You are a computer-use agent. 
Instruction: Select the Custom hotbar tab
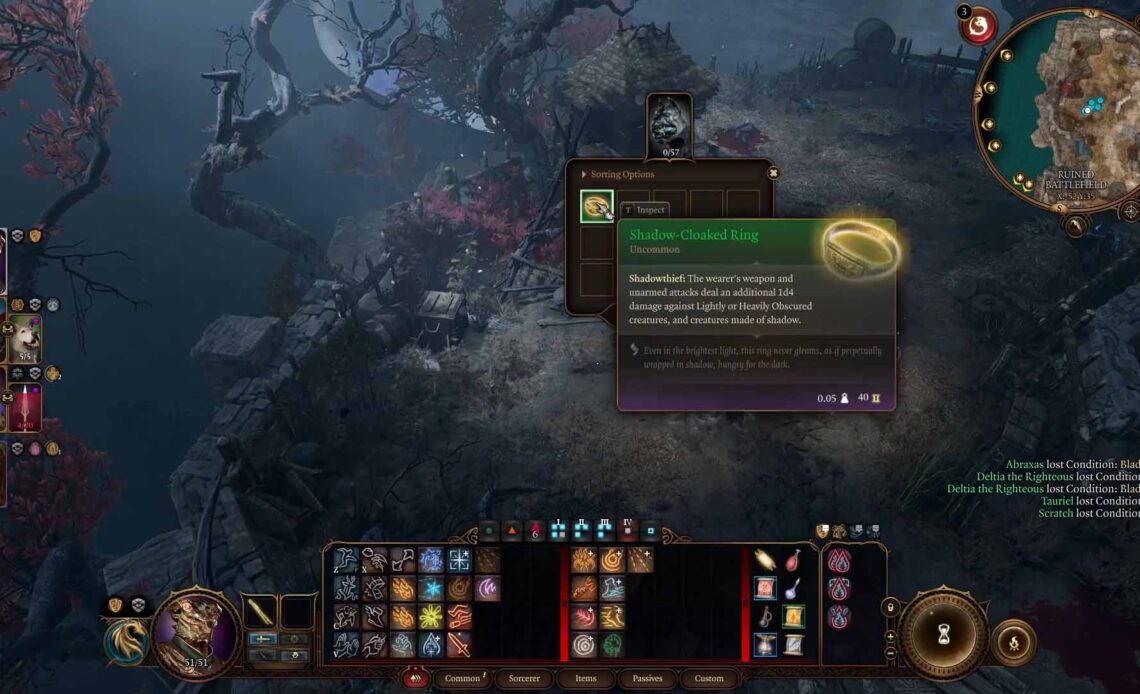click(x=709, y=678)
